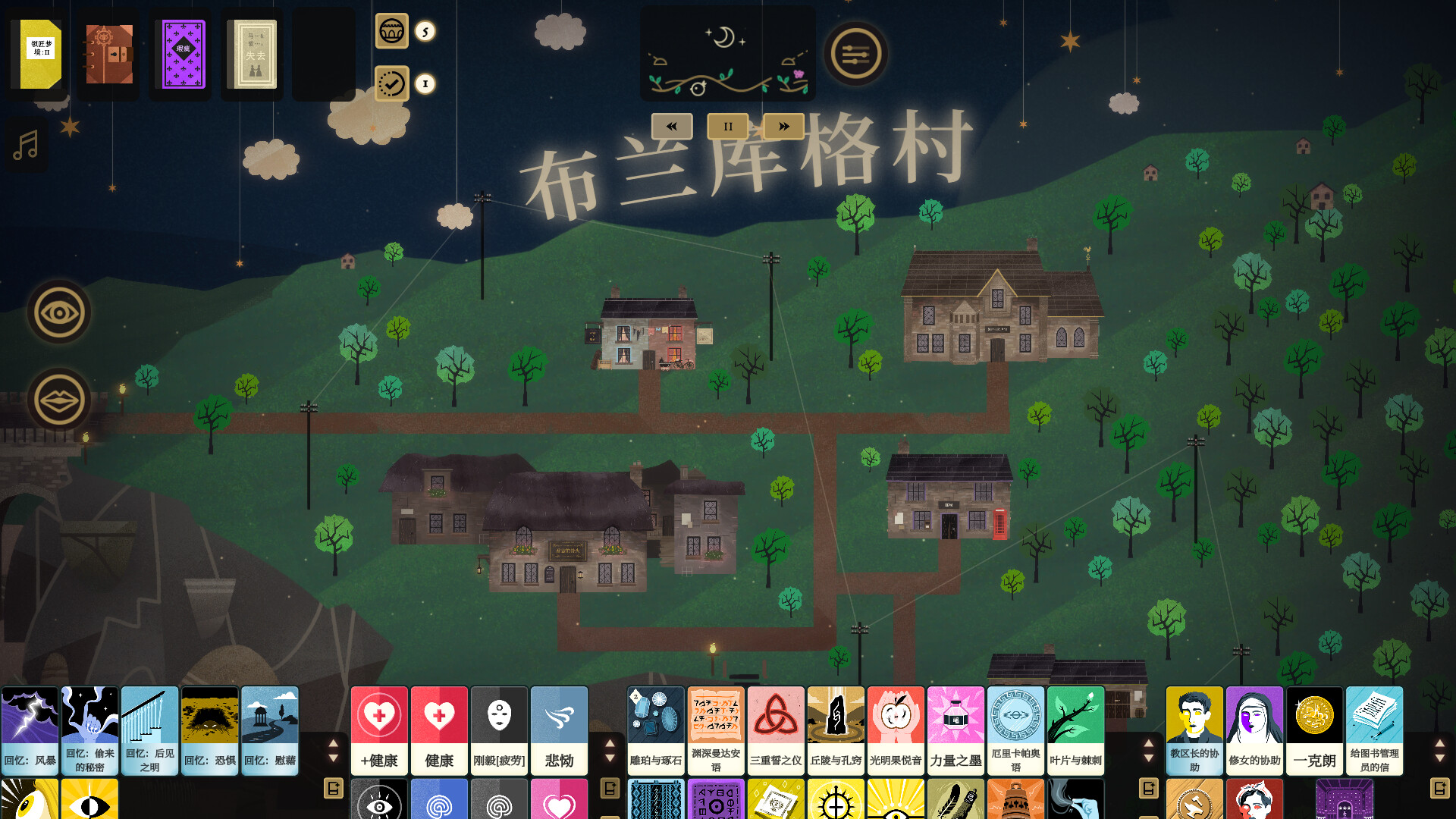Toggle the eye icon on the left
The image size is (1456, 819).
[58, 312]
